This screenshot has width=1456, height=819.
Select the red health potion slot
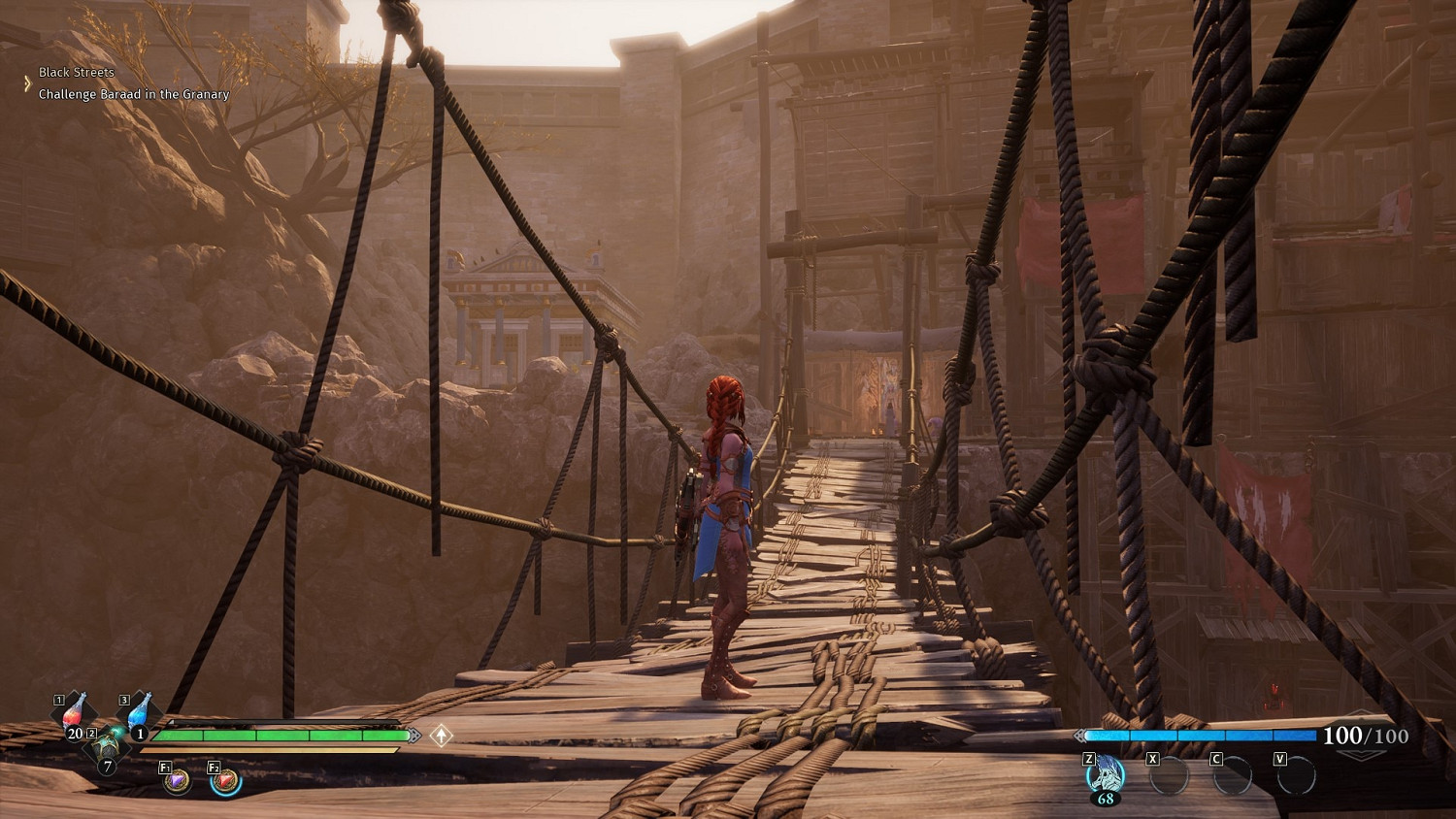point(75,713)
